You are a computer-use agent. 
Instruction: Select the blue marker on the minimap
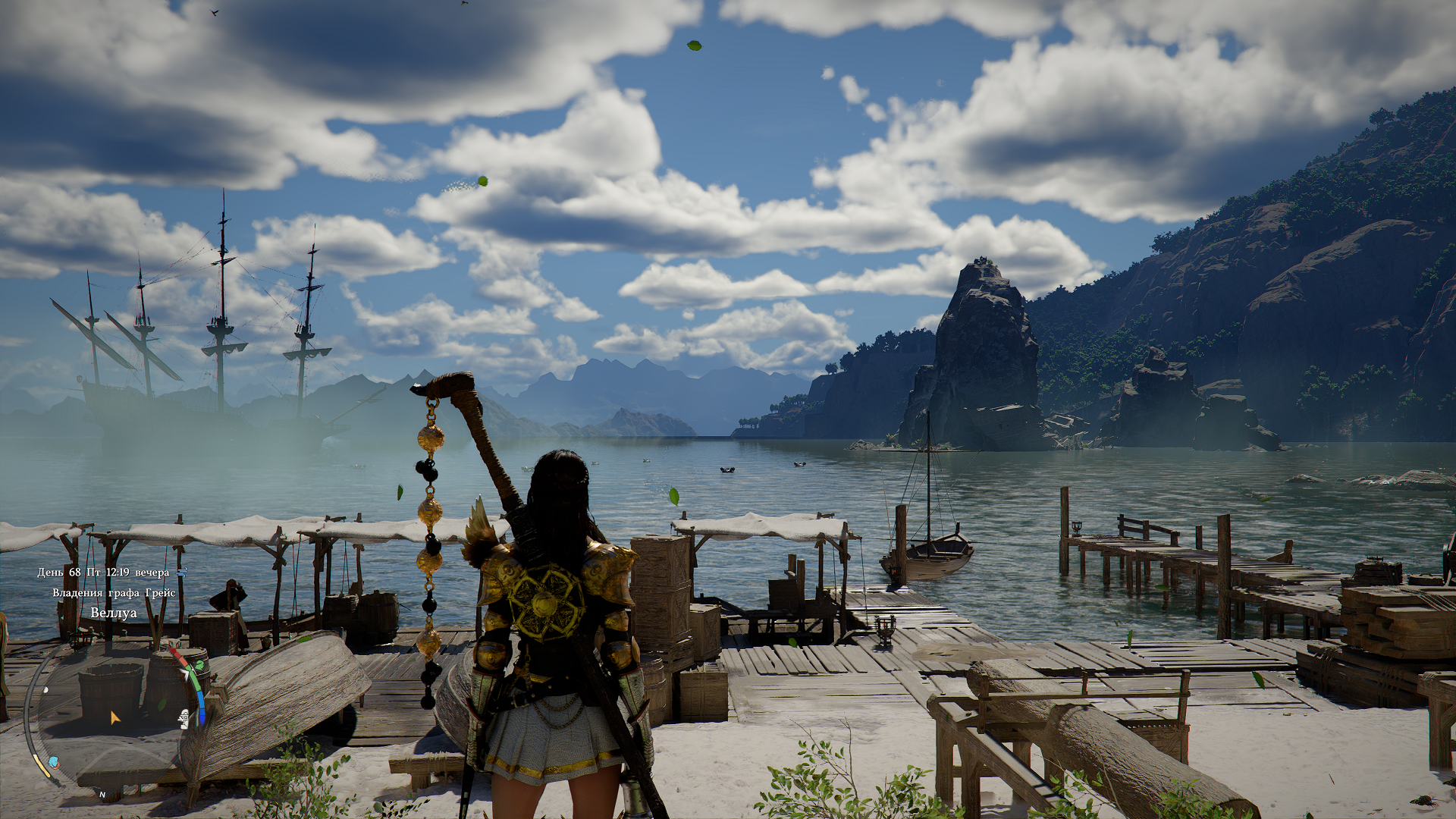pyautogui.click(x=53, y=761)
